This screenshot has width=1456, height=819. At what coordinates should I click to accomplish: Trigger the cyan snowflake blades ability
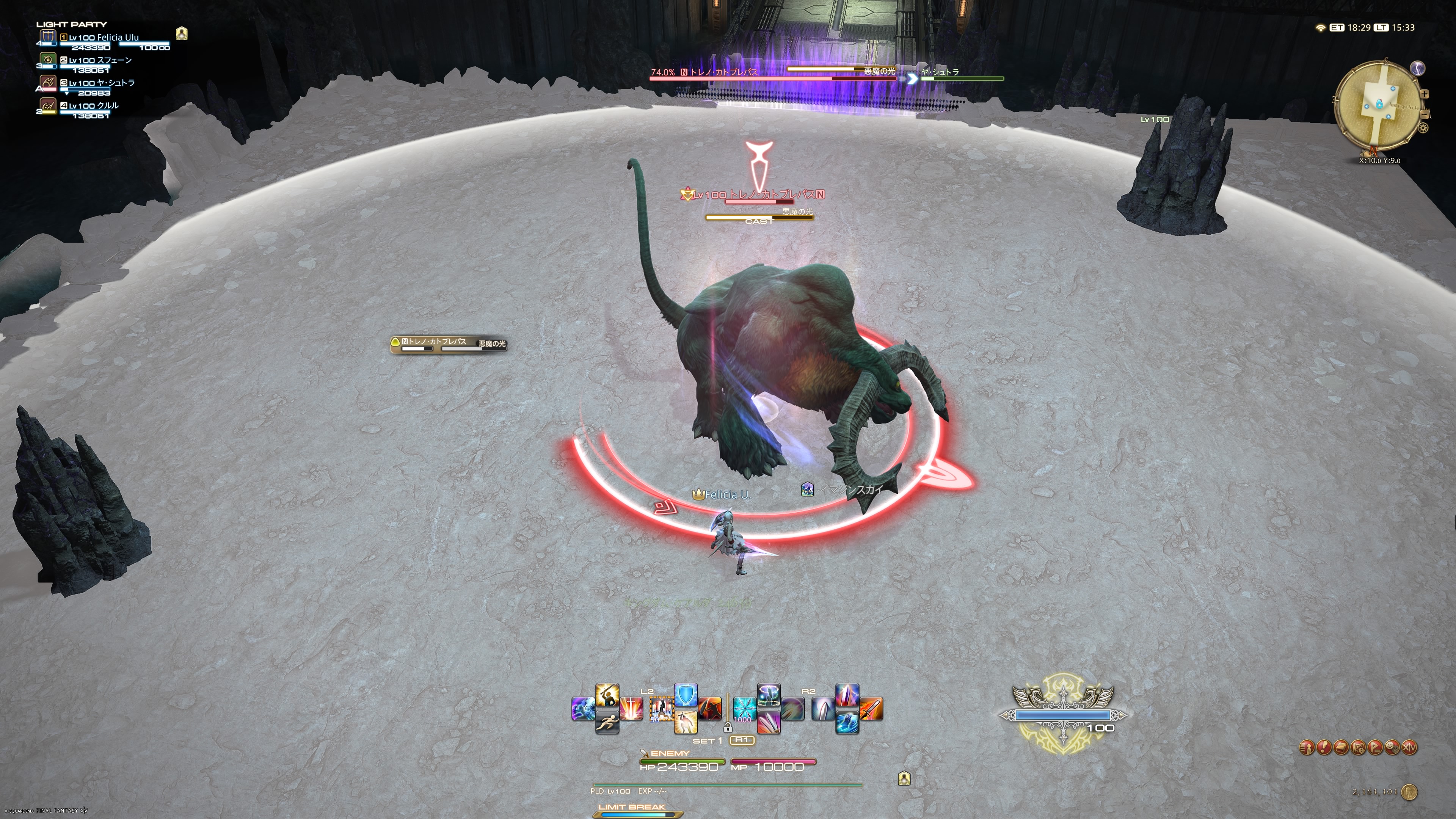pos(744,709)
